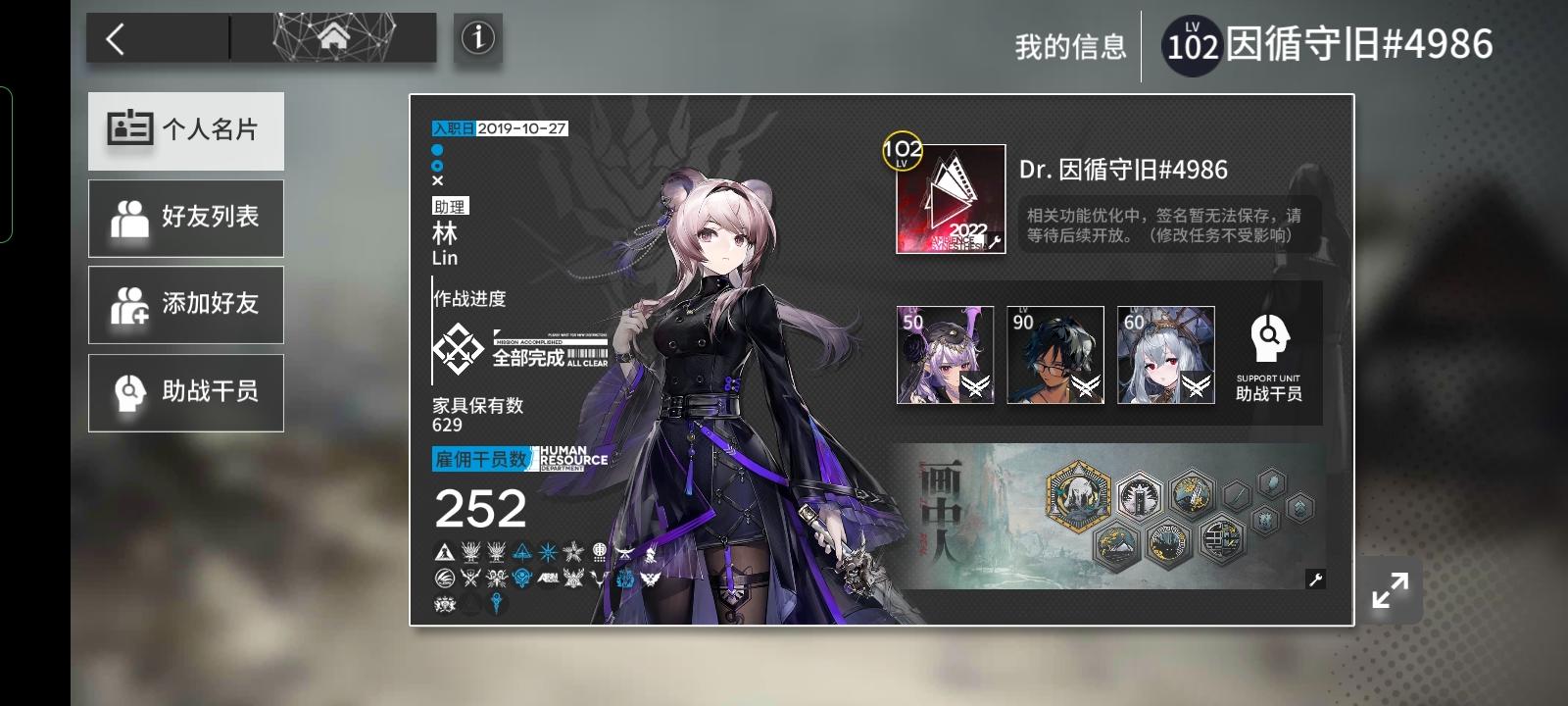The image size is (1568, 706).
Task: Click the signature notice about 相关功能优化中
Action: click(1161, 223)
